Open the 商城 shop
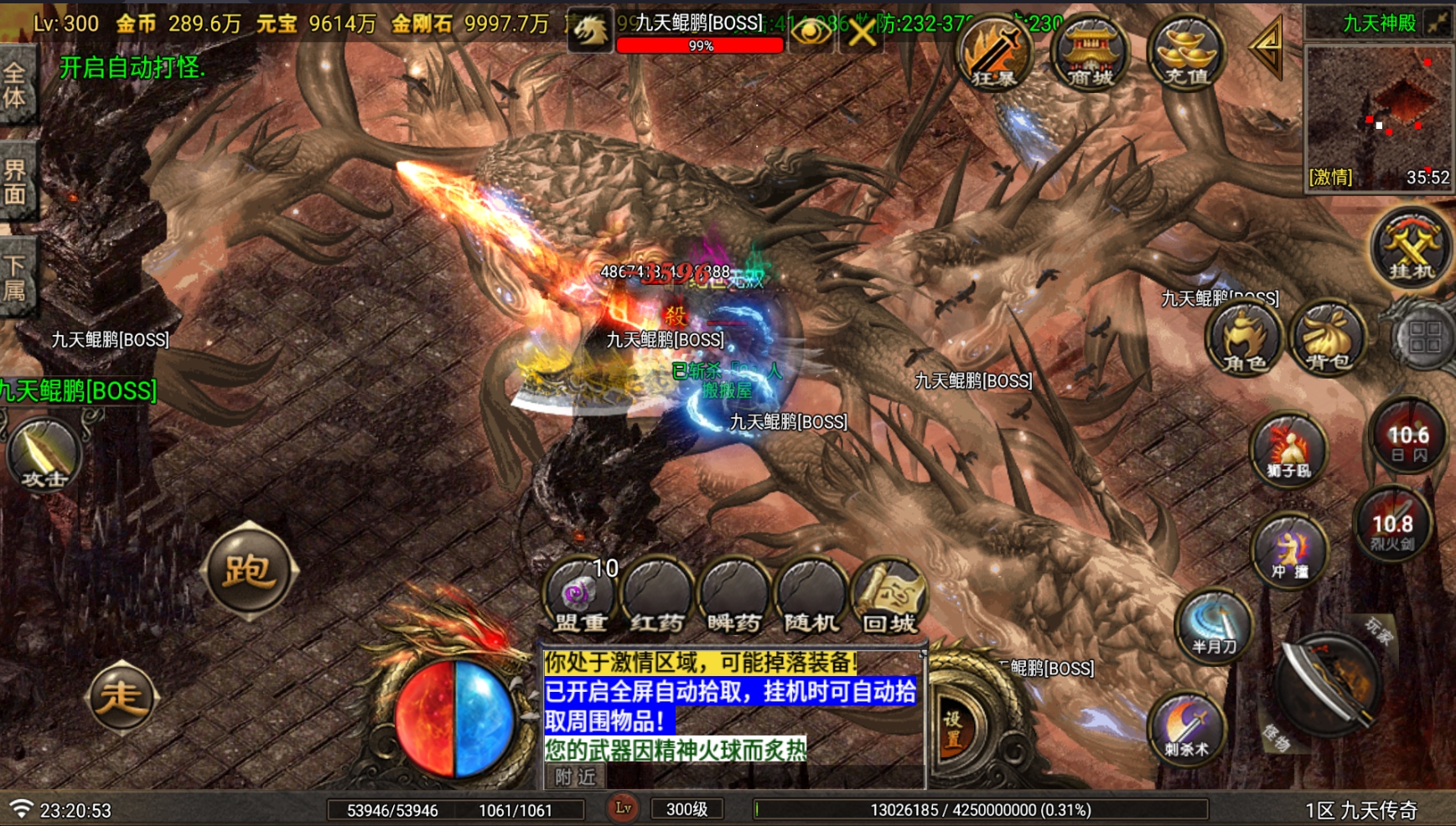Viewport: 1456px width, 826px height. pos(1090,54)
